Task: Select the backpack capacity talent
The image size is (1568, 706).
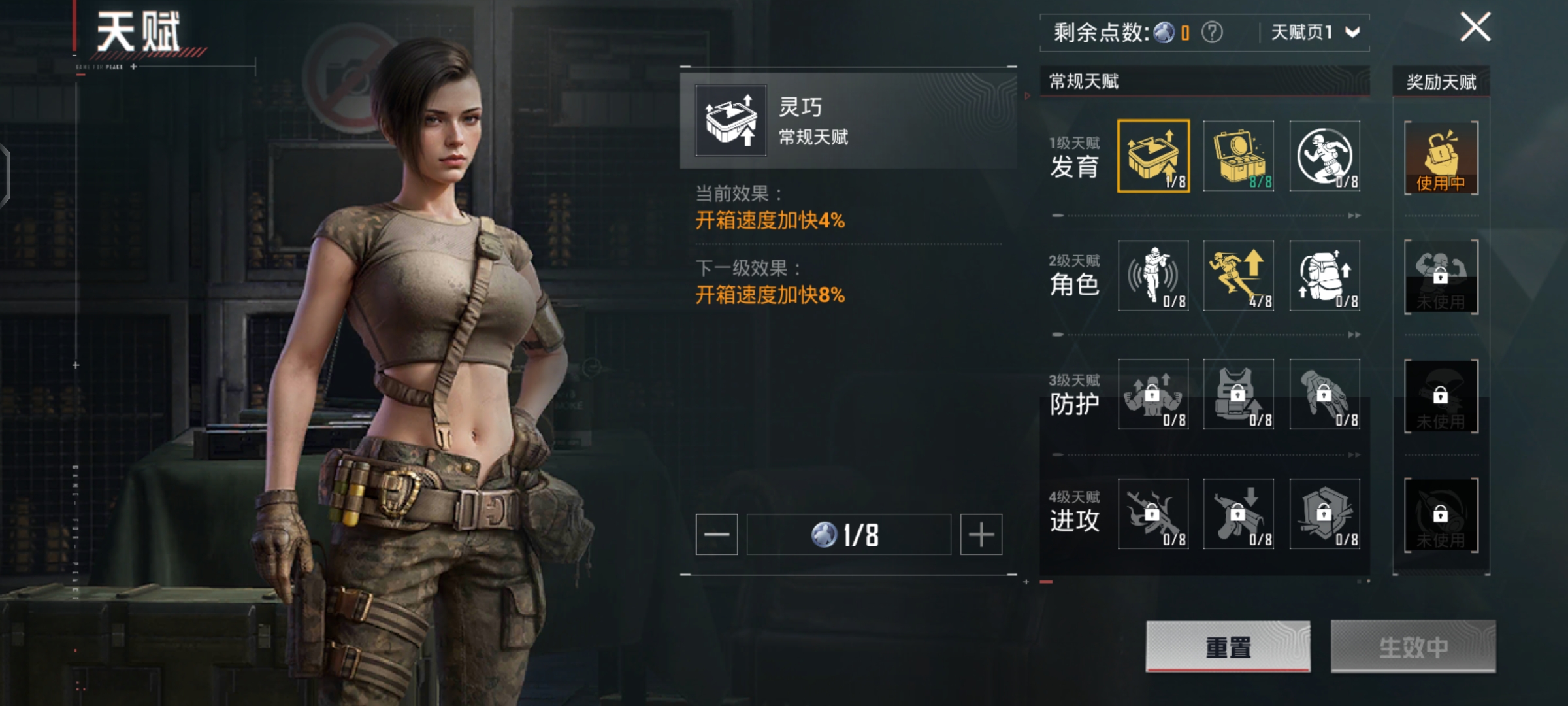Action: pyautogui.click(x=1324, y=275)
